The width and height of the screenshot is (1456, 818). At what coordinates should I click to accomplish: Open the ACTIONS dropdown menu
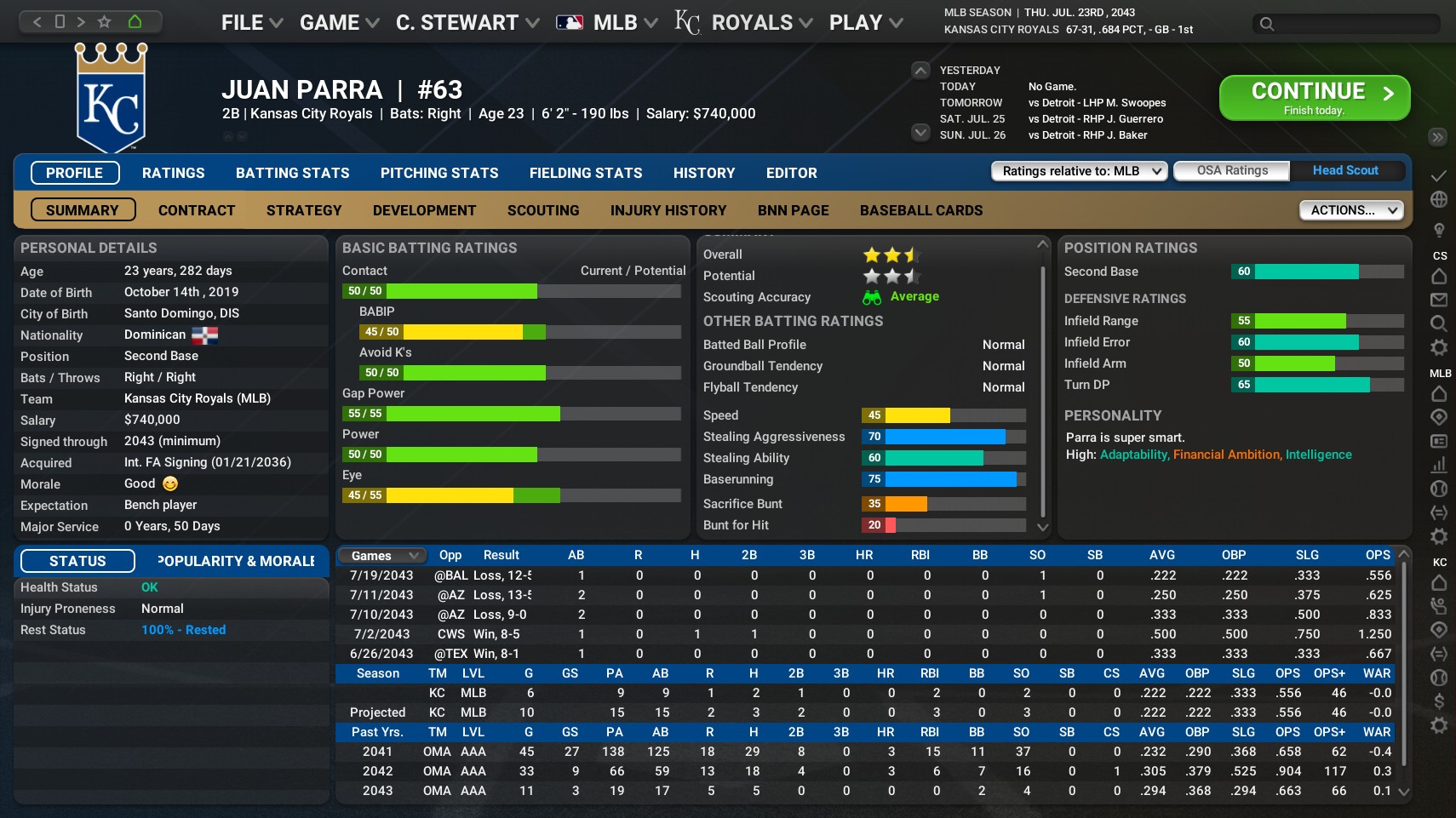1350,209
